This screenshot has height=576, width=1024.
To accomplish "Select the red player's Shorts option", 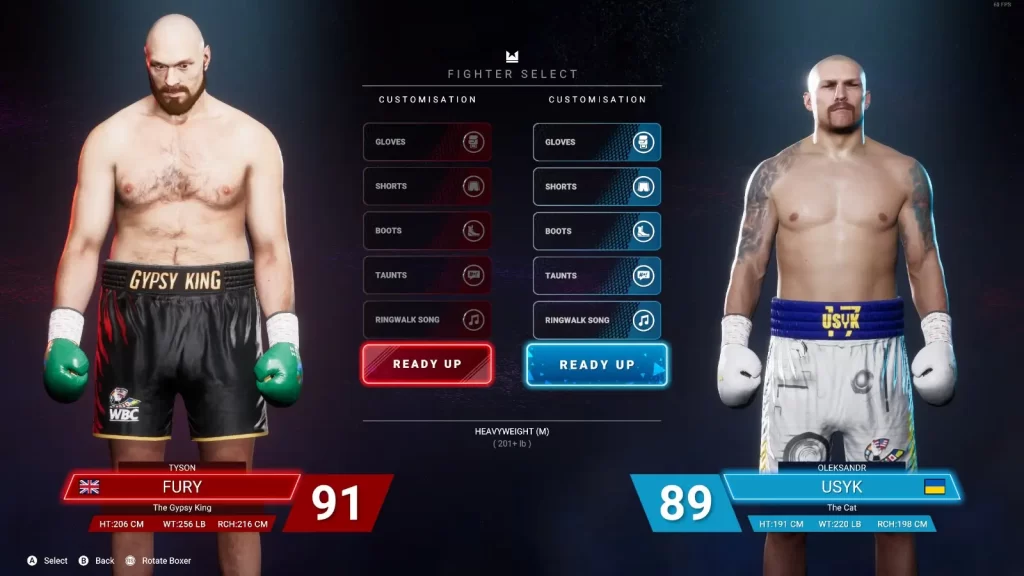I will (x=427, y=186).
